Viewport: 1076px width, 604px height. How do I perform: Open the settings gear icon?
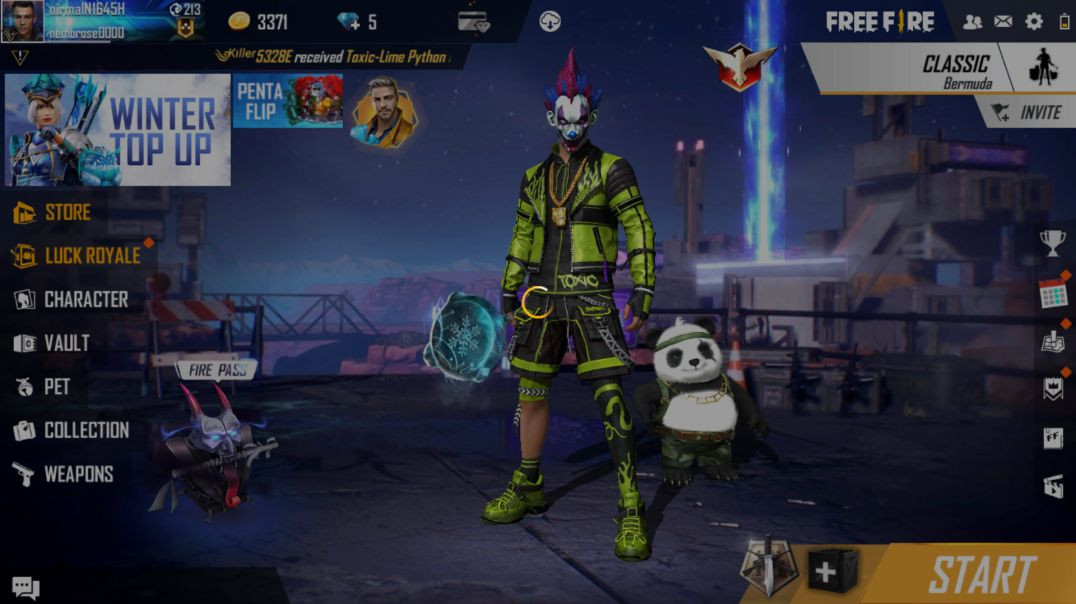pos(1034,21)
